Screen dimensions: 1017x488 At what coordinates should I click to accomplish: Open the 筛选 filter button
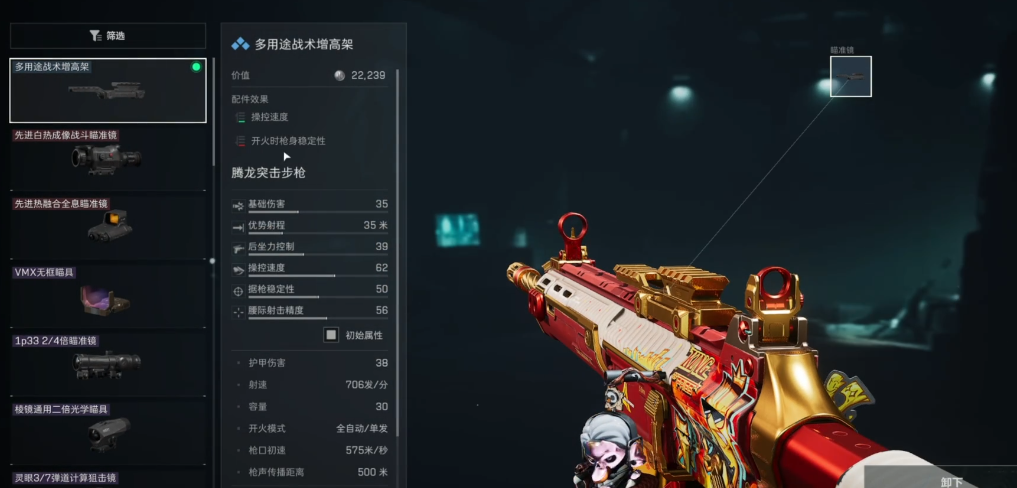(108, 36)
